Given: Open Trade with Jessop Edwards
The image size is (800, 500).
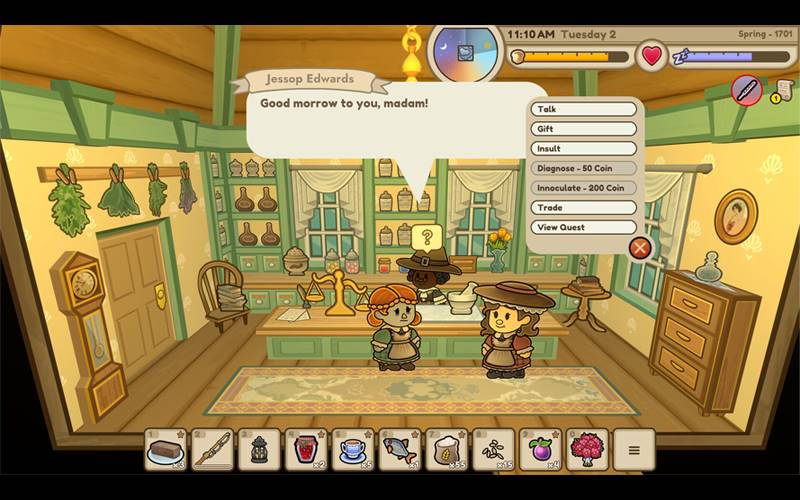Looking at the screenshot, I should [x=584, y=207].
